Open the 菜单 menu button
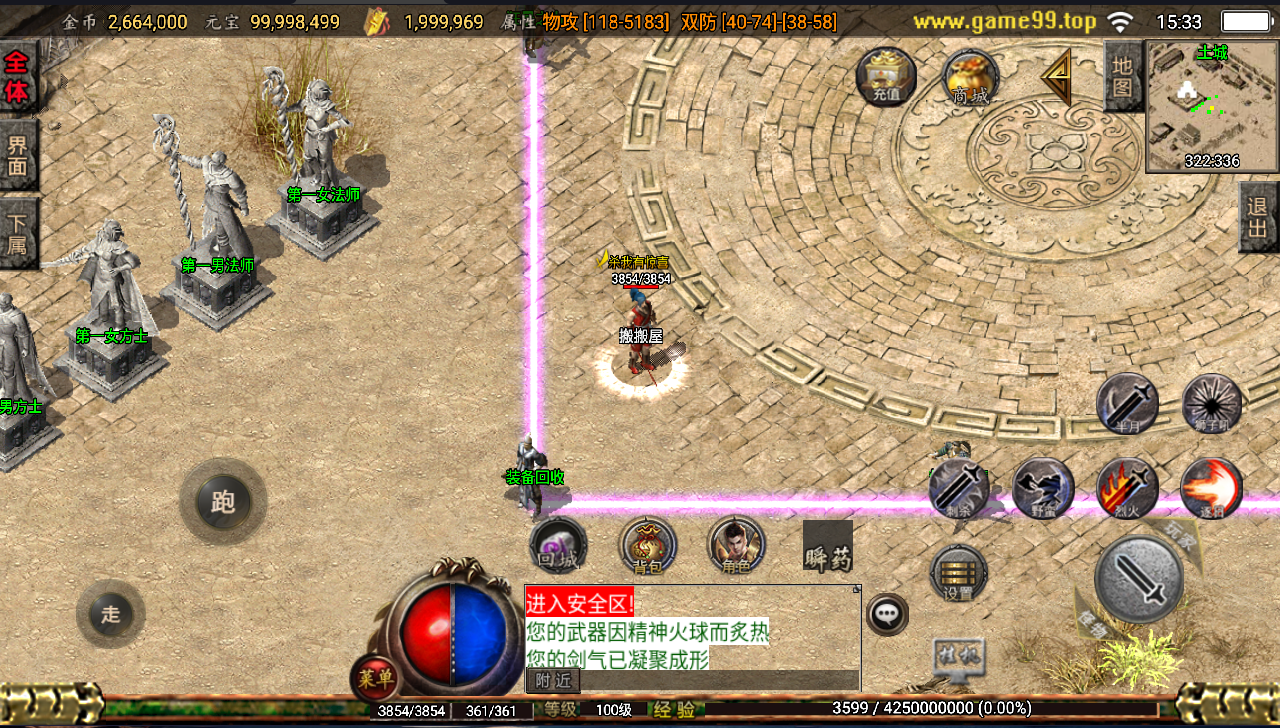This screenshot has width=1280, height=728. 376,679
